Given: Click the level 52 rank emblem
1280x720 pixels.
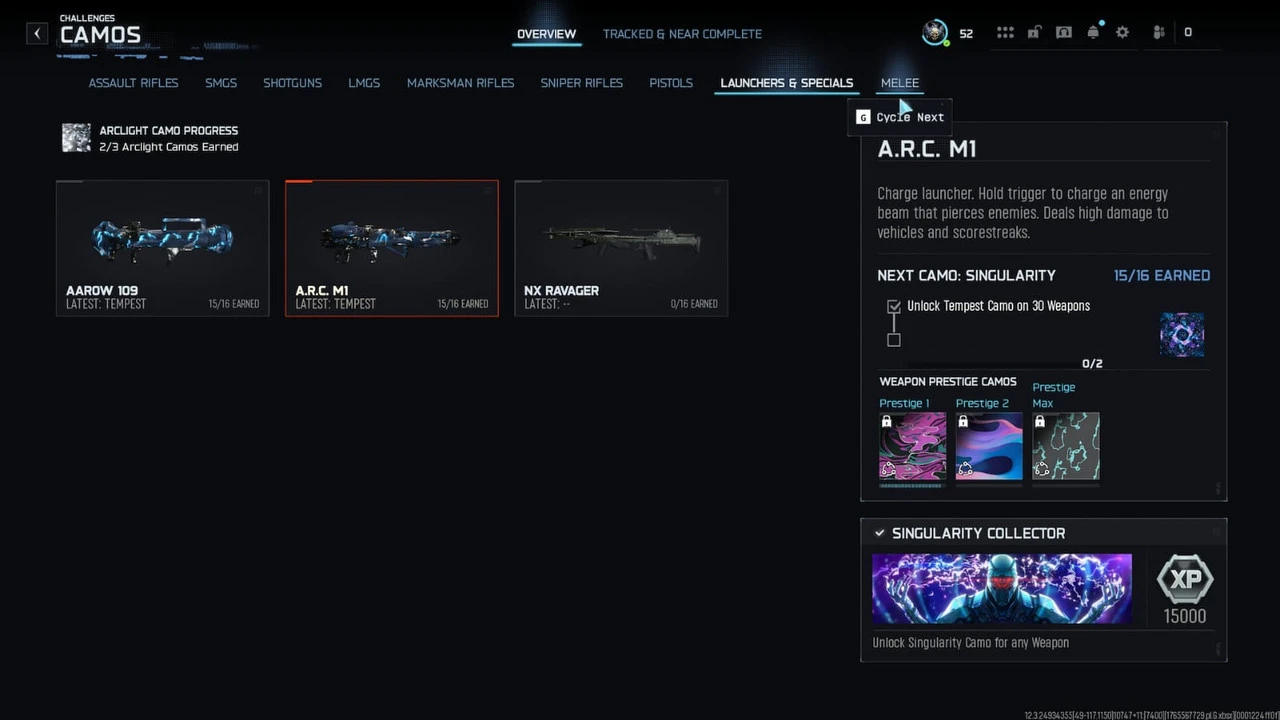Looking at the screenshot, I should pyautogui.click(x=936, y=32).
